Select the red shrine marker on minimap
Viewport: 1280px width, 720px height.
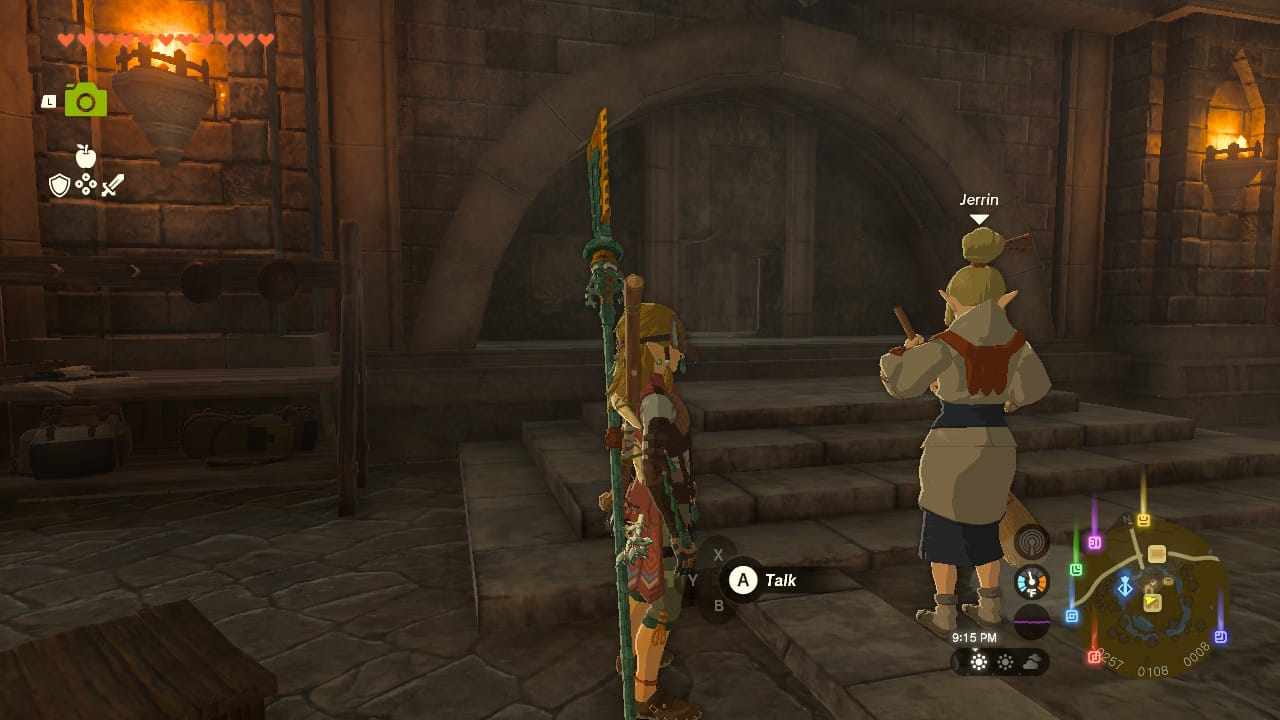click(x=1093, y=657)
